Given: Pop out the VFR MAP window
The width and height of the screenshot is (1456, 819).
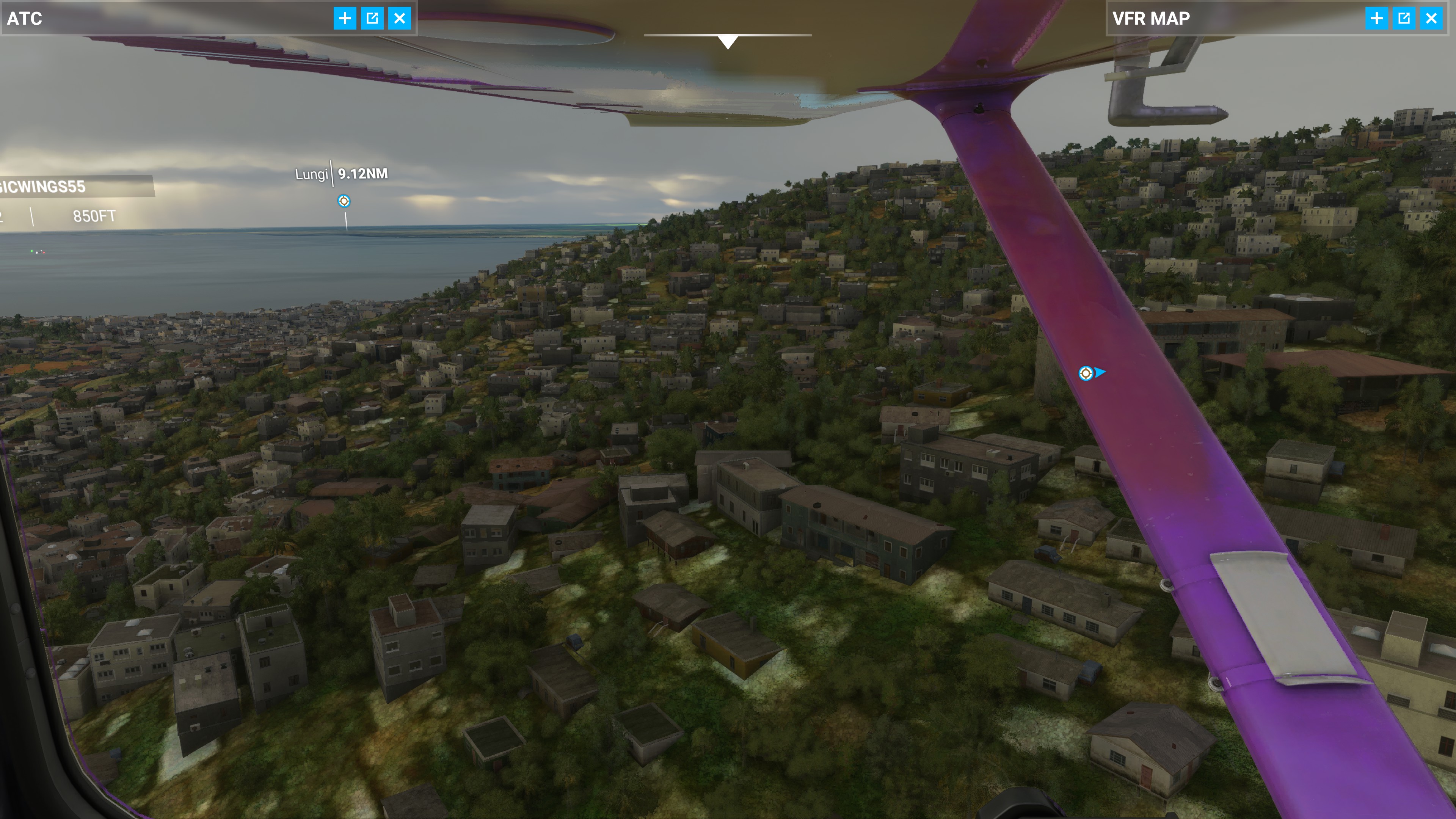Looking at the screenshot, I should (x=1404, y=18).
